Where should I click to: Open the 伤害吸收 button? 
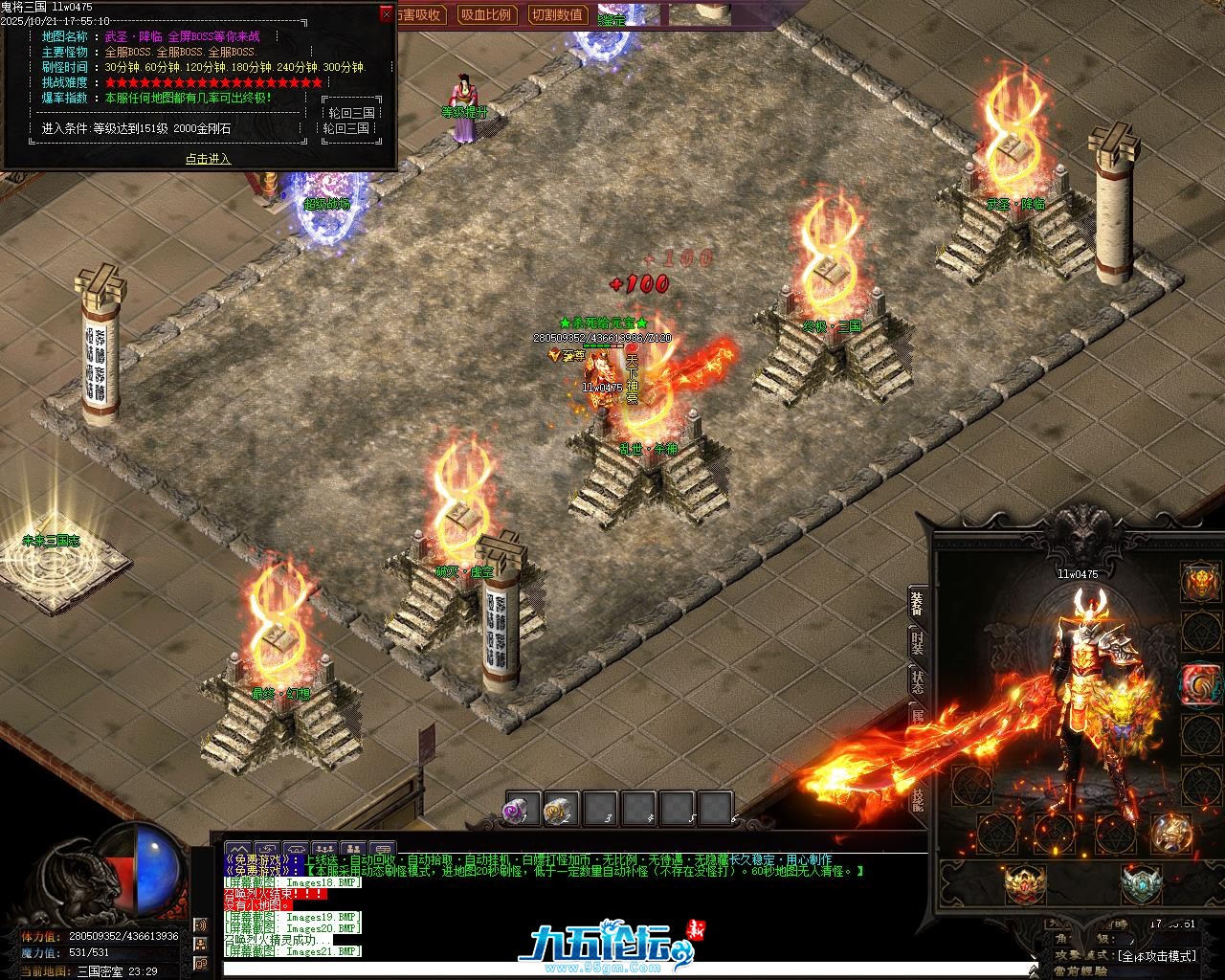pyautogui.click(x=416, y=14)
